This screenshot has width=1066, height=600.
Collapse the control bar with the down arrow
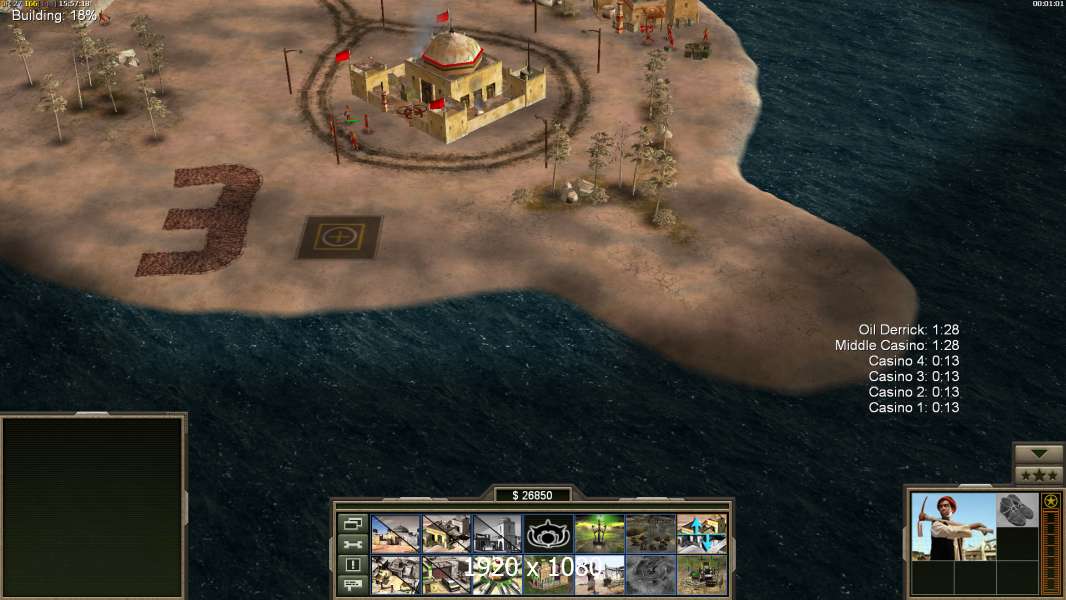[x=1039, y=454]
